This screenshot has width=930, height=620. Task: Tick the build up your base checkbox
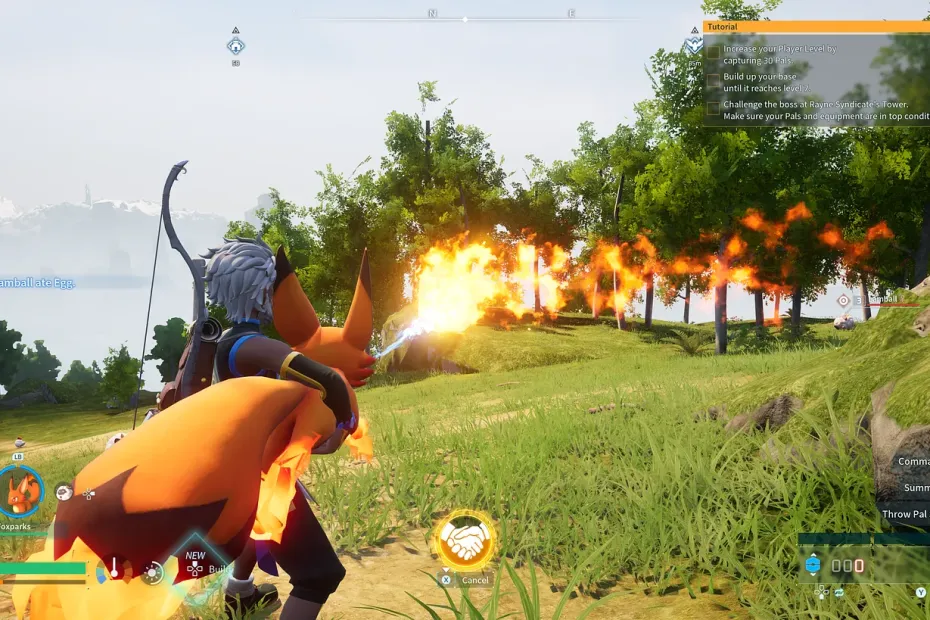pos(713,82)
